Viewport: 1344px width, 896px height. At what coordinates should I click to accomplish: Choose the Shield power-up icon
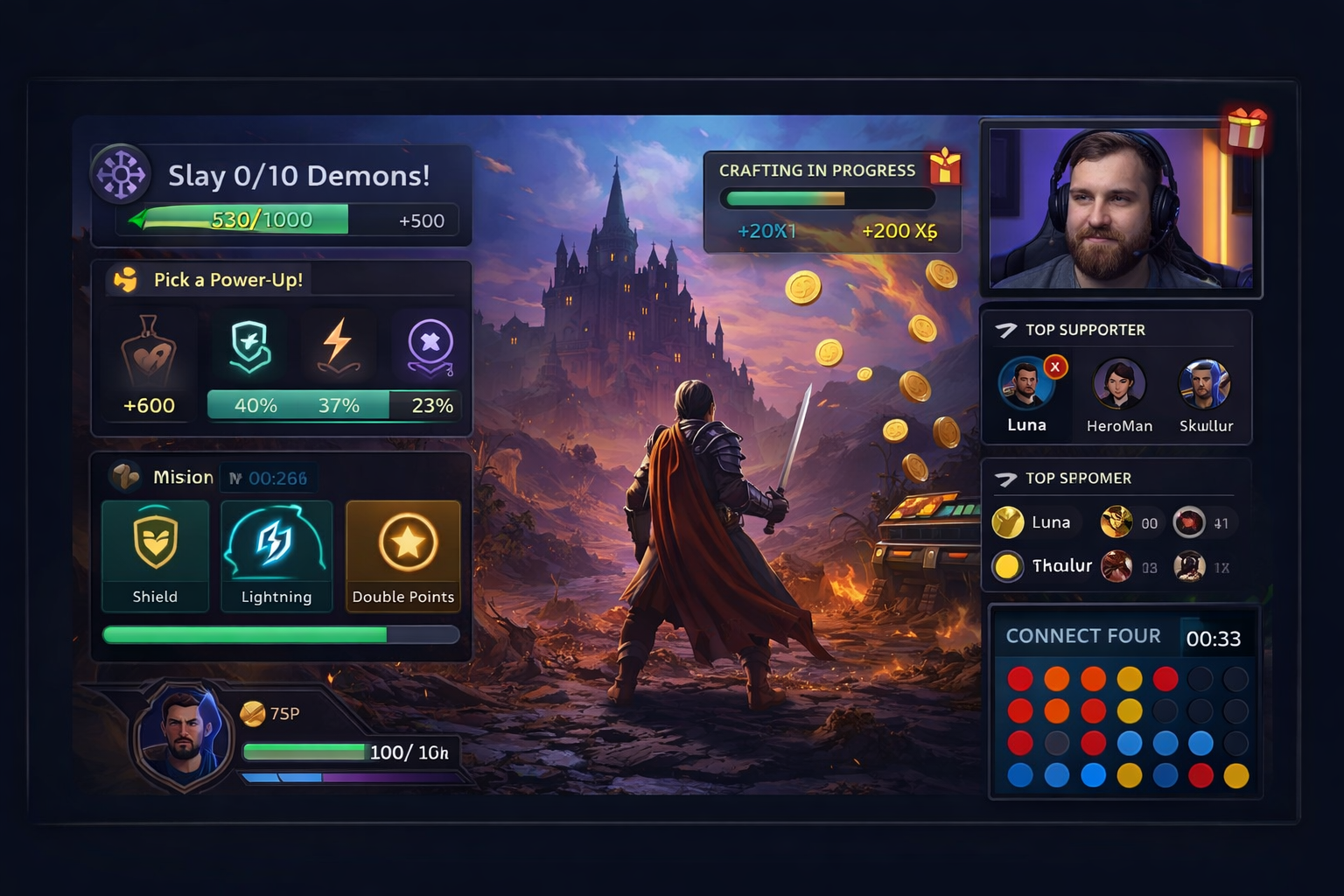point(249,346)
